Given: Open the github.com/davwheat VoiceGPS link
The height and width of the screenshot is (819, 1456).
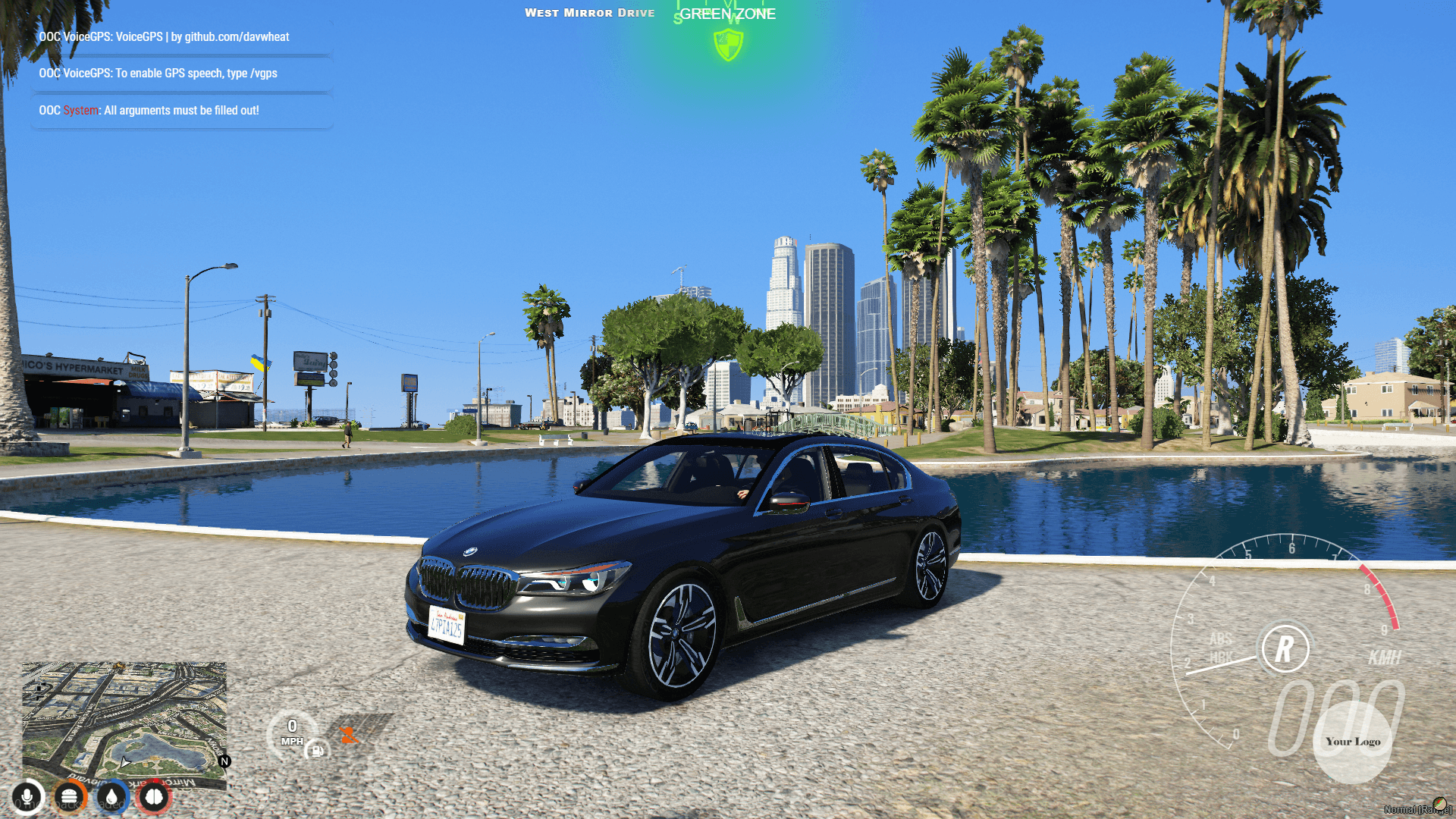Looking at the screenshot, I should coord(236,36).
